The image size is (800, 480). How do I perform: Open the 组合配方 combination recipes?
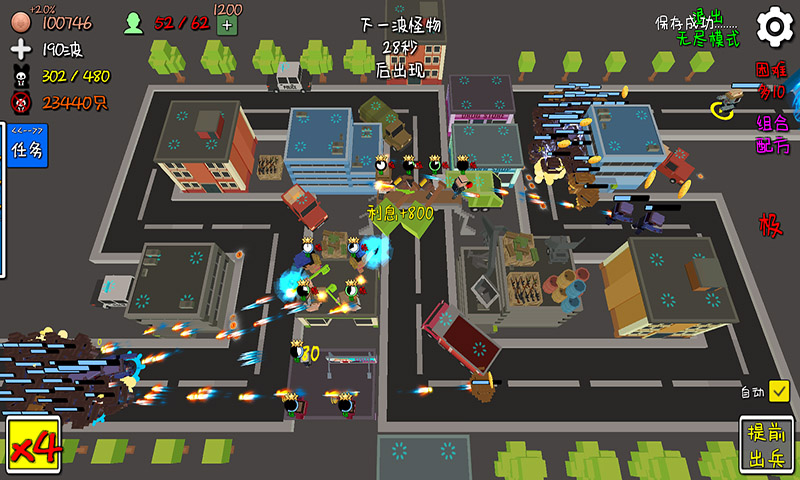pyautogui.click(x=772, y=135)
